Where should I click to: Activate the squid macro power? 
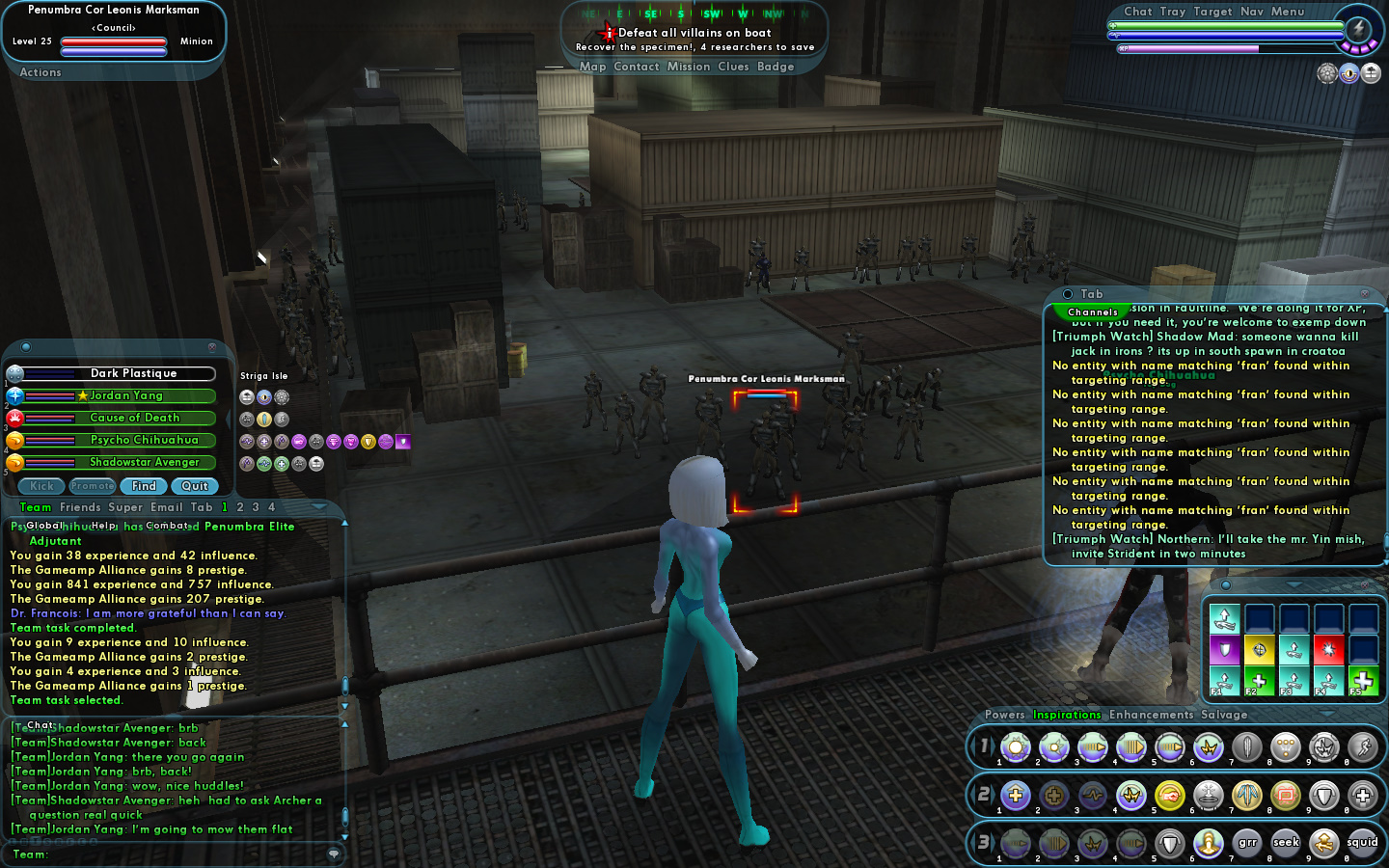point(1362,843)
